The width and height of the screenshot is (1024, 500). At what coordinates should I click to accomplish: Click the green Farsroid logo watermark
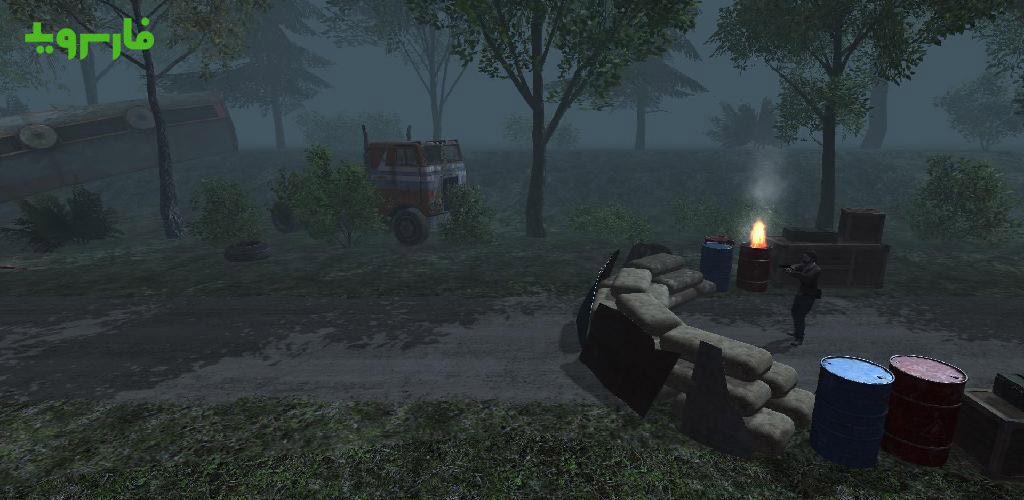pyautogui.click(x=90, y=39)
